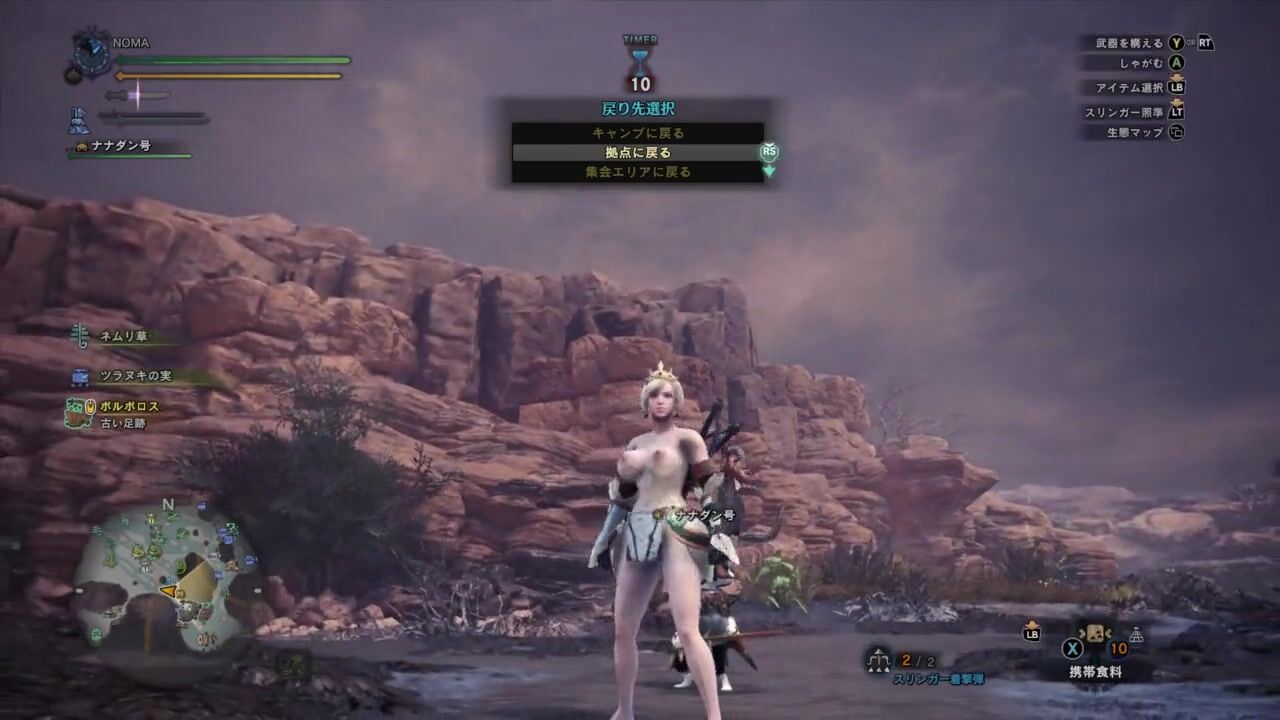This screenshot has height=720, width=1280.
Task: Choose '拠点に戻る' in return menu
Action: click(637, 153)
